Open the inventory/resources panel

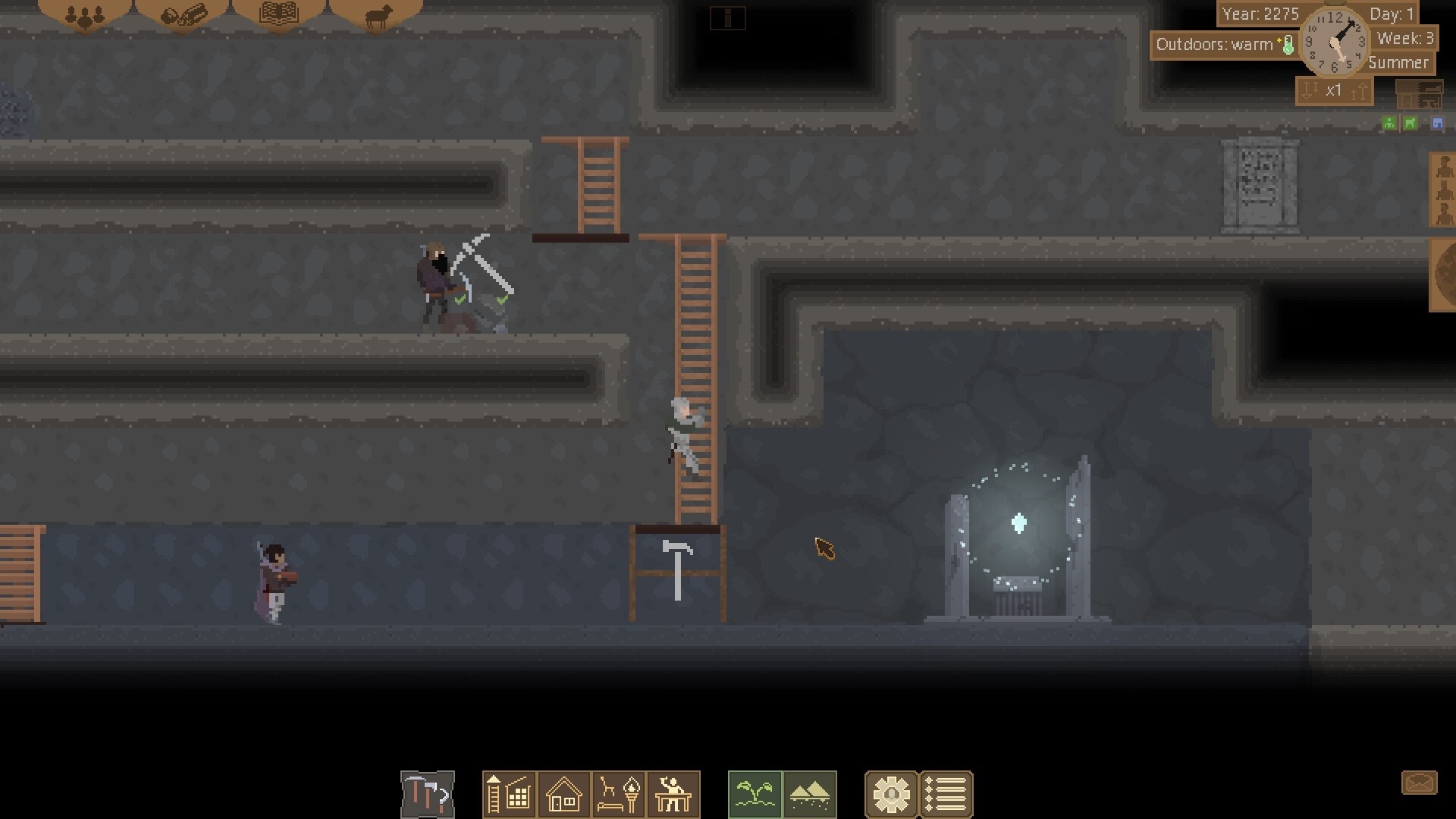(182, 17)
